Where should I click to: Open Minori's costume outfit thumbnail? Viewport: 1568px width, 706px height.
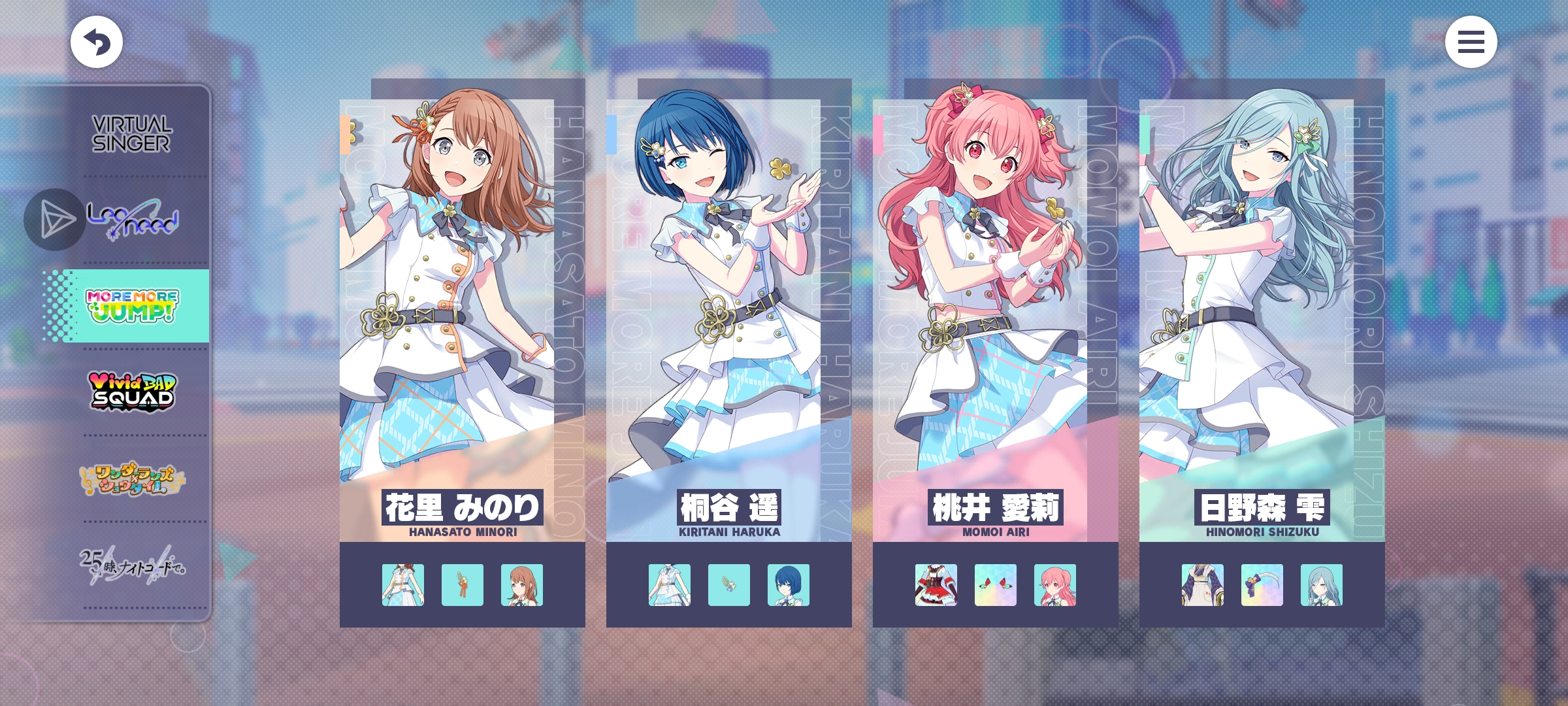pos(403,585)
